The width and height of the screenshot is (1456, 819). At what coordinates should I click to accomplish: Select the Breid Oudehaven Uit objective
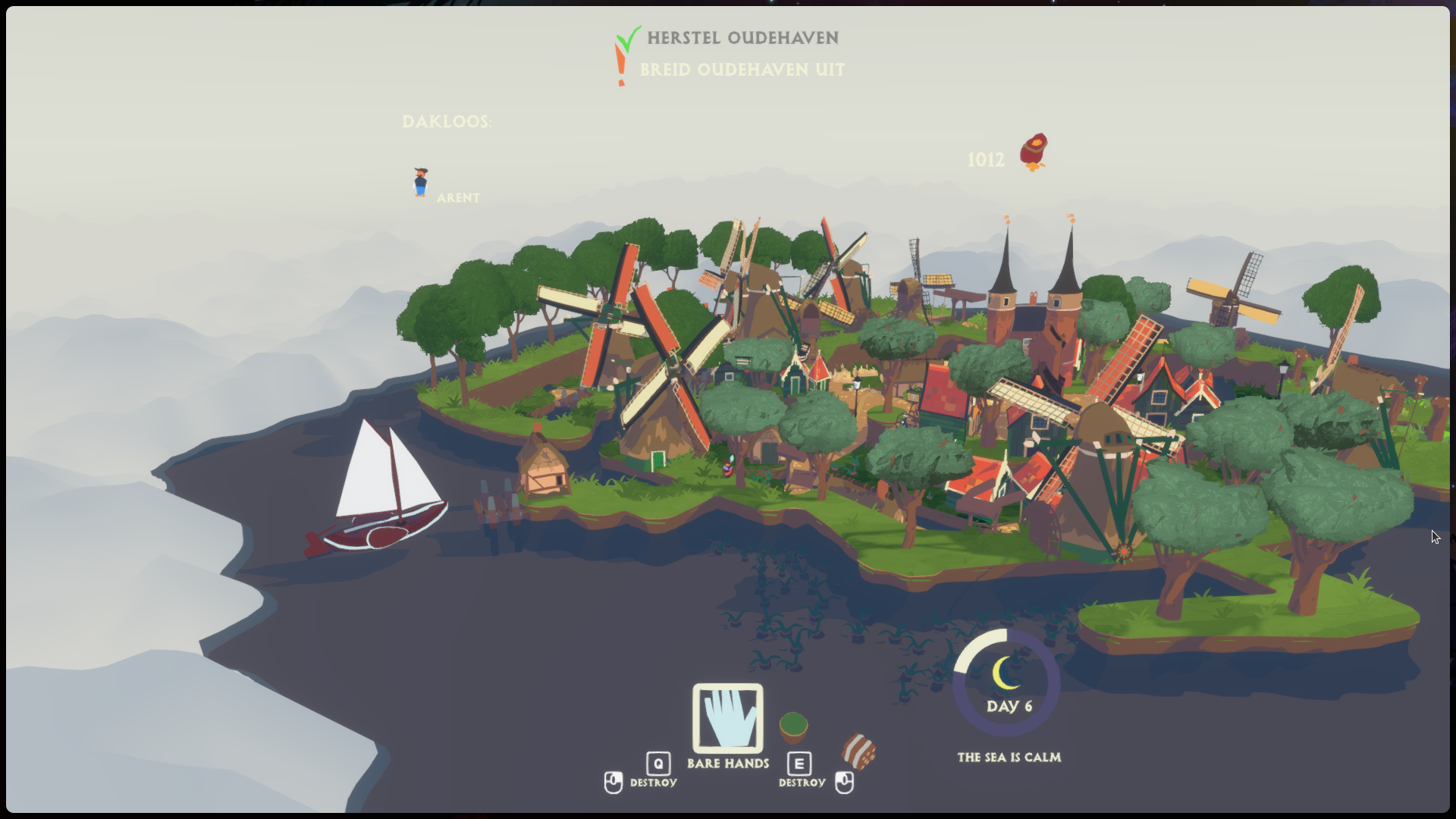point(742,70)
